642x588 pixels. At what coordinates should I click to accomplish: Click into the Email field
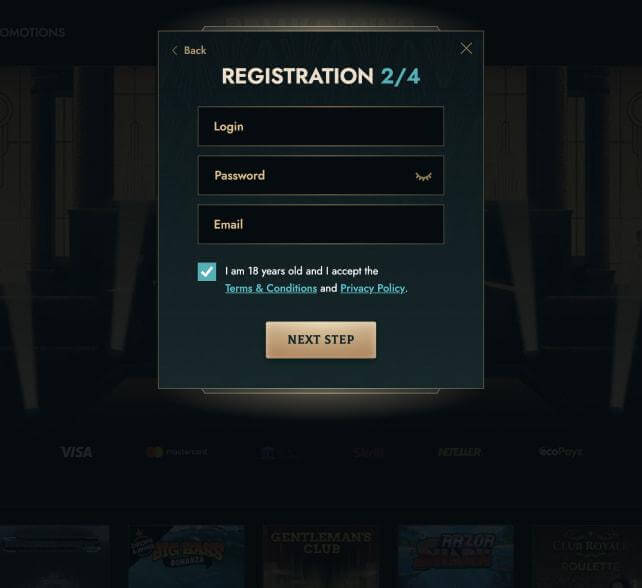pyautogui.click(x=320, y=225)
